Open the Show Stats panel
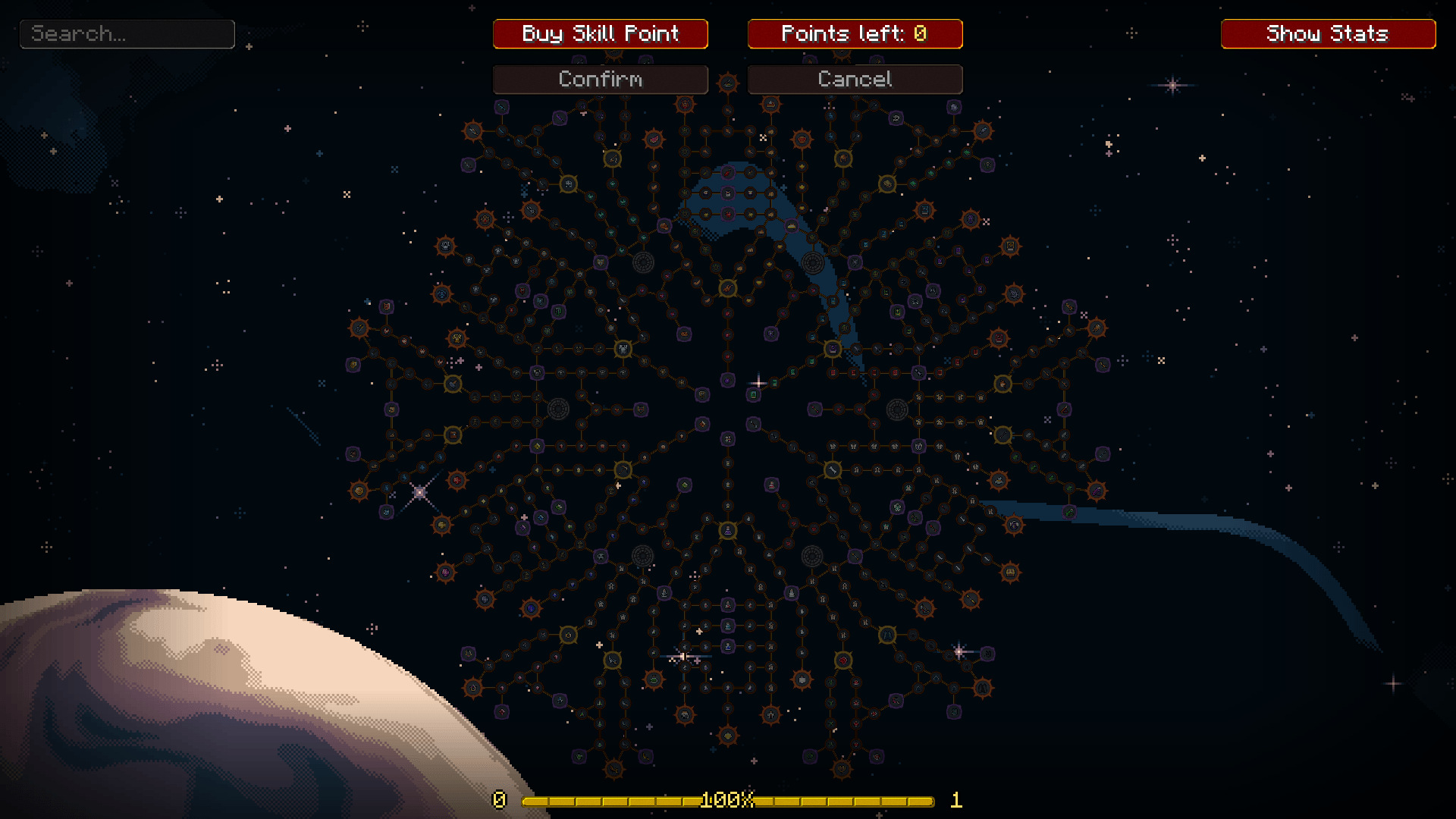1456x819 pixels. [1328, 34]
